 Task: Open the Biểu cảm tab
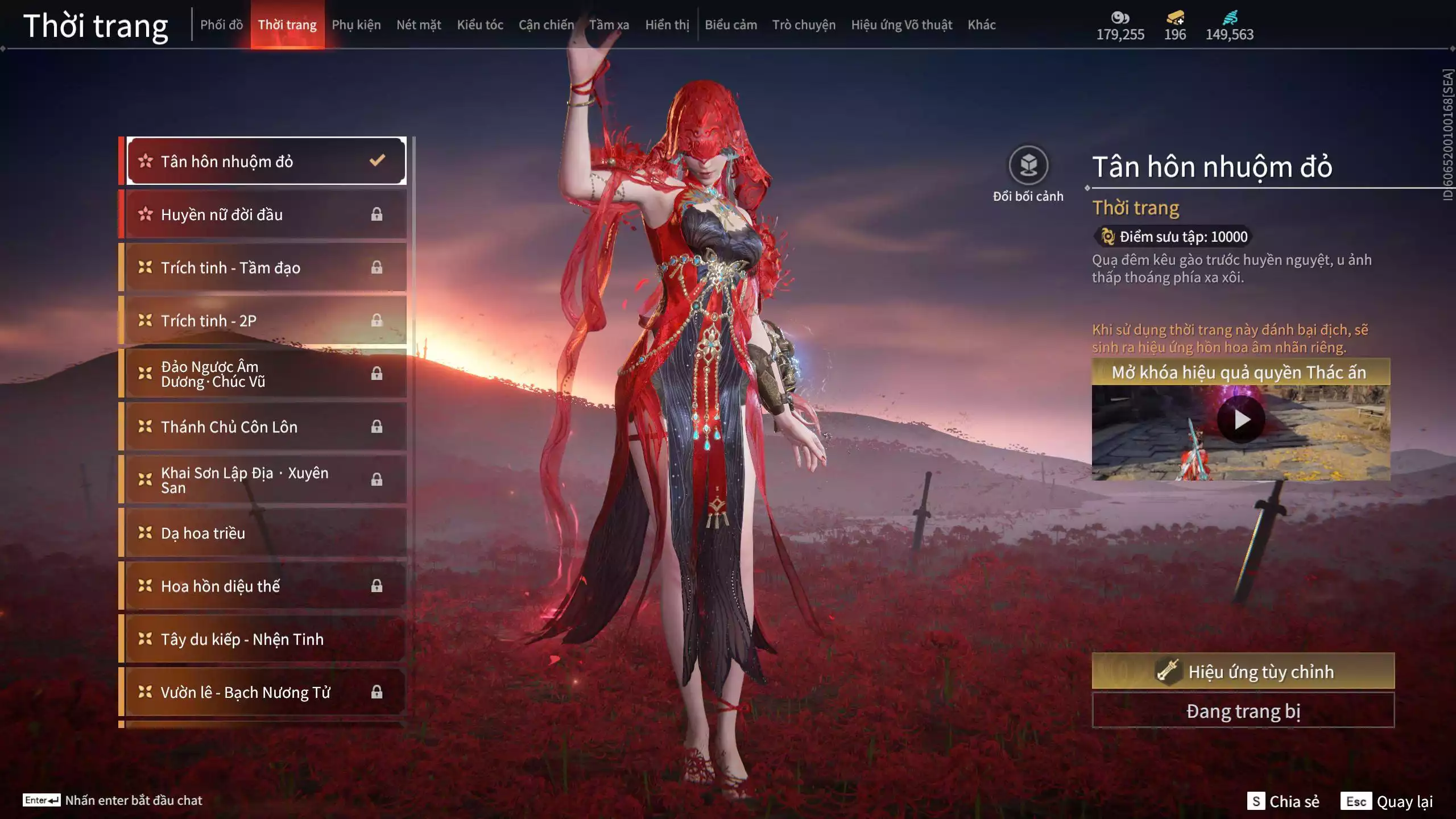[x=731, y=25]
